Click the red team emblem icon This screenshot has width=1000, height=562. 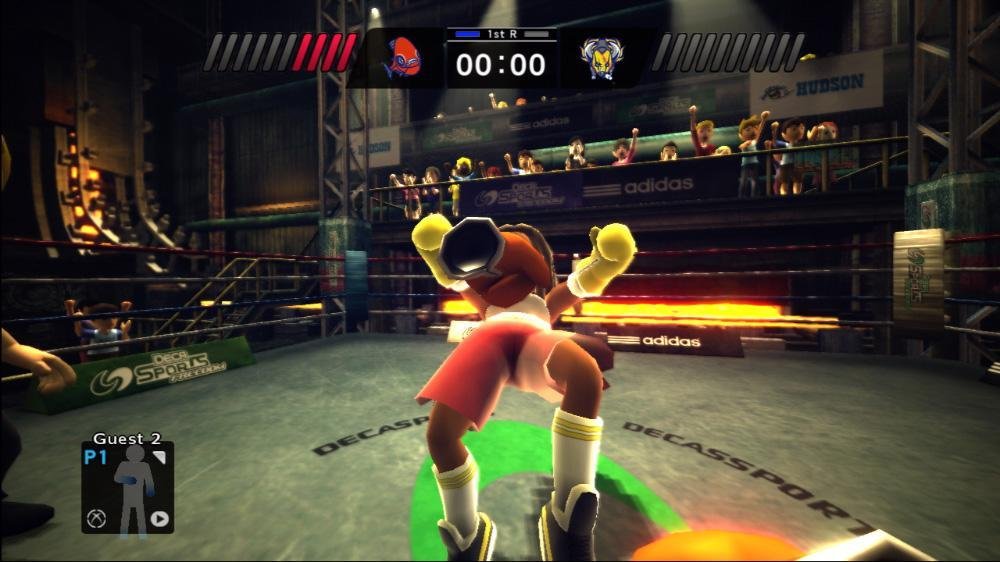(x=402, y=58)
